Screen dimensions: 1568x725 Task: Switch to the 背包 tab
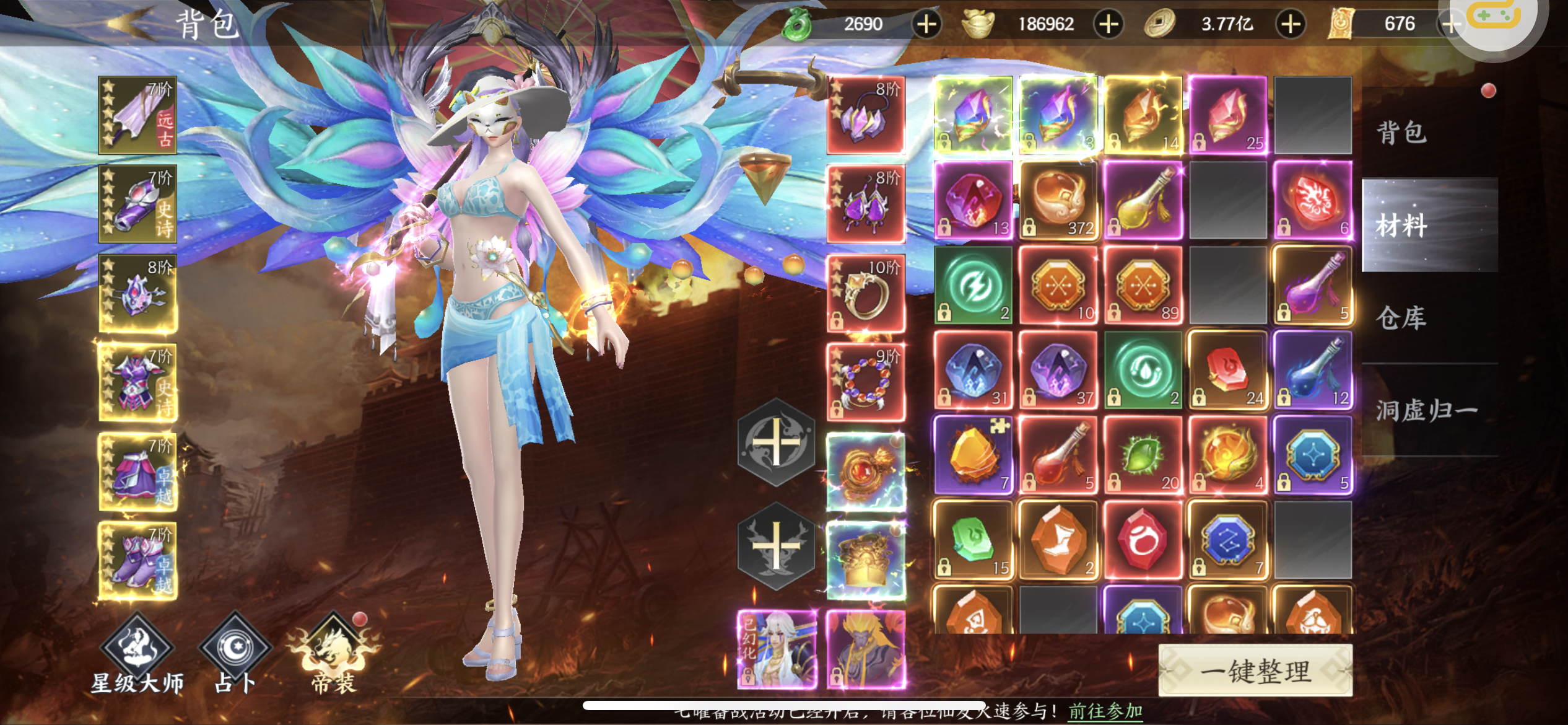click(x=1402, y=132)
